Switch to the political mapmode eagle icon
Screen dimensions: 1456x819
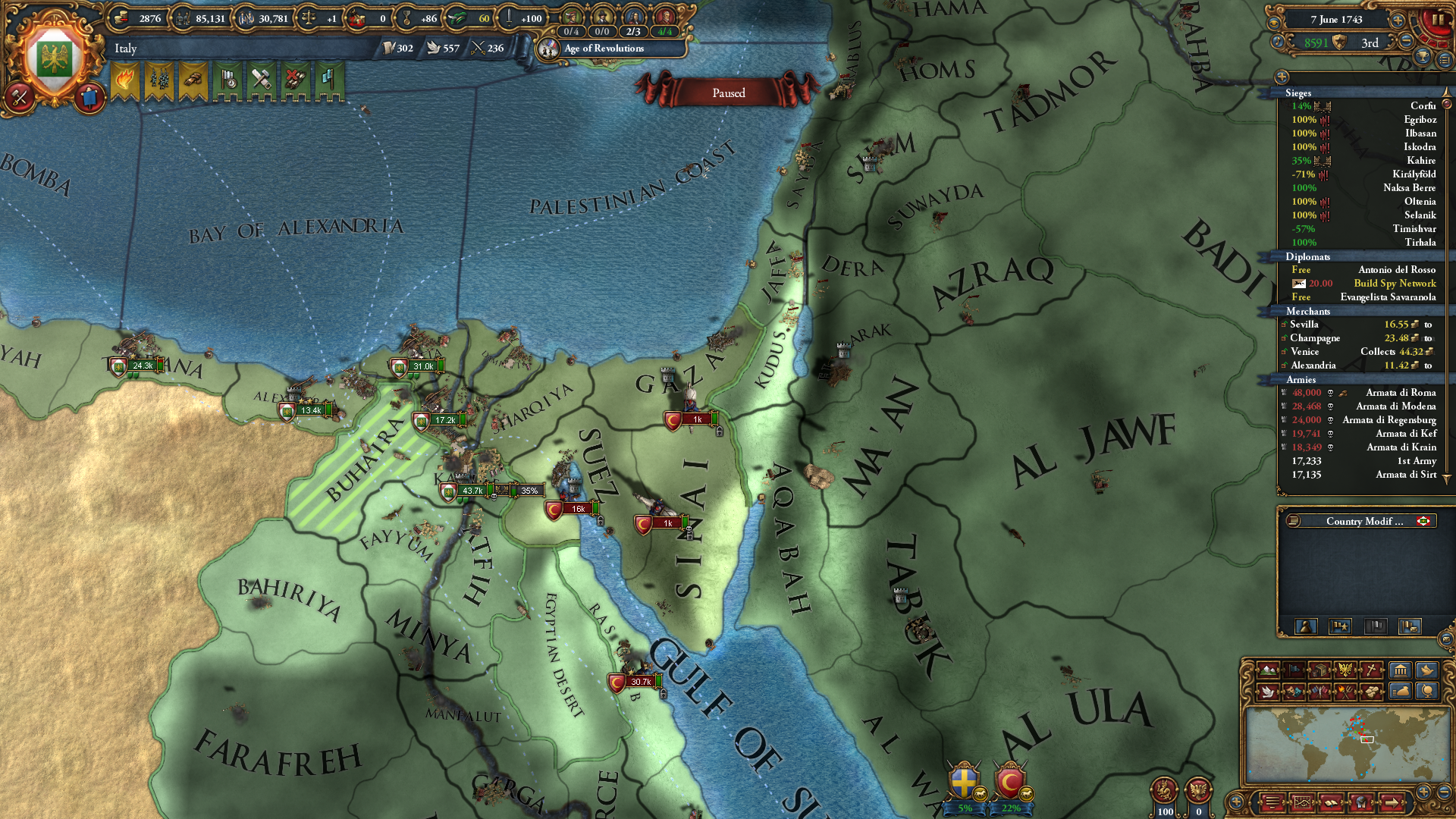click(1345, 670)
